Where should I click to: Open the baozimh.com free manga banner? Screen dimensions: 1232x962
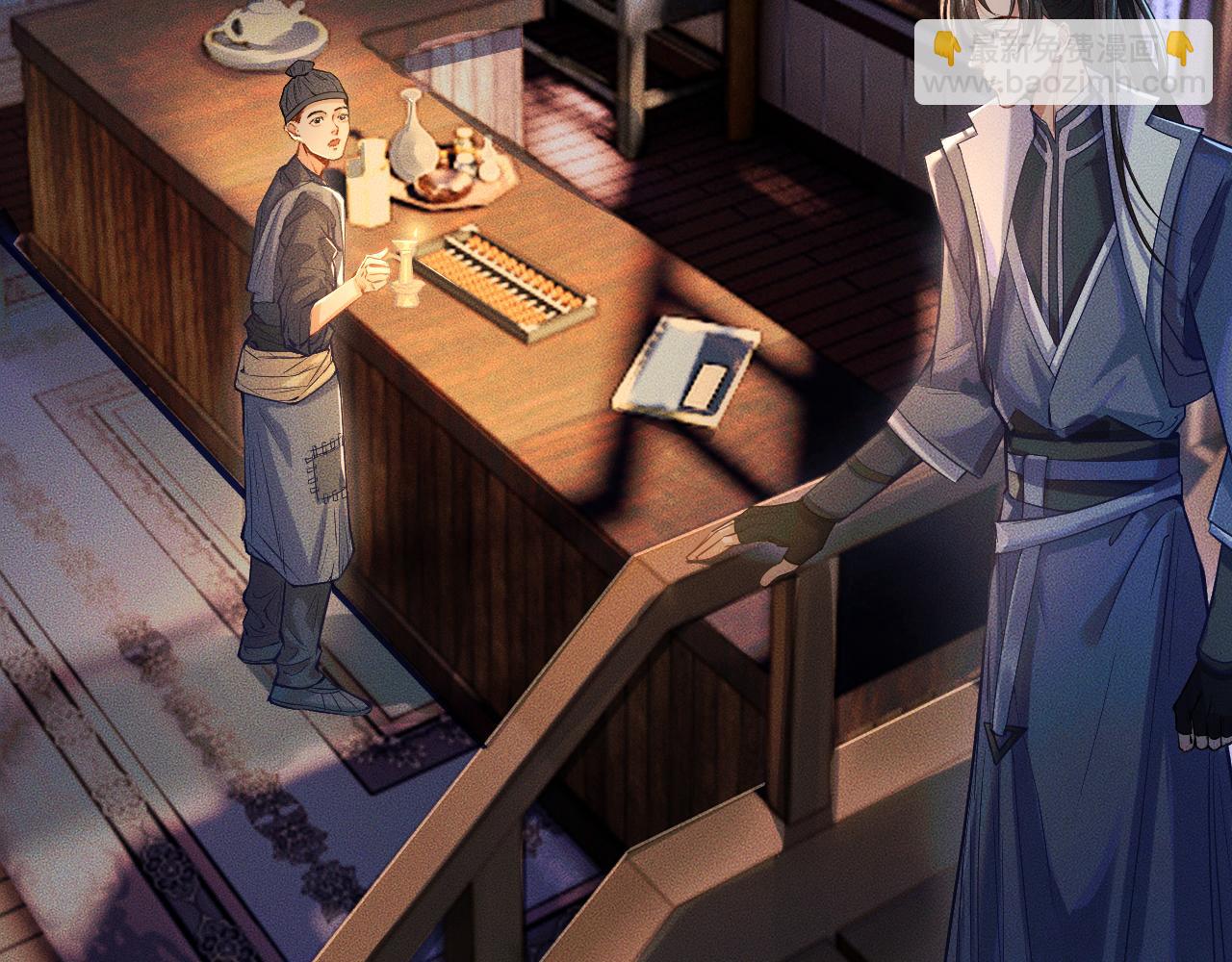pyautogui.click(x=1063, y=63)
